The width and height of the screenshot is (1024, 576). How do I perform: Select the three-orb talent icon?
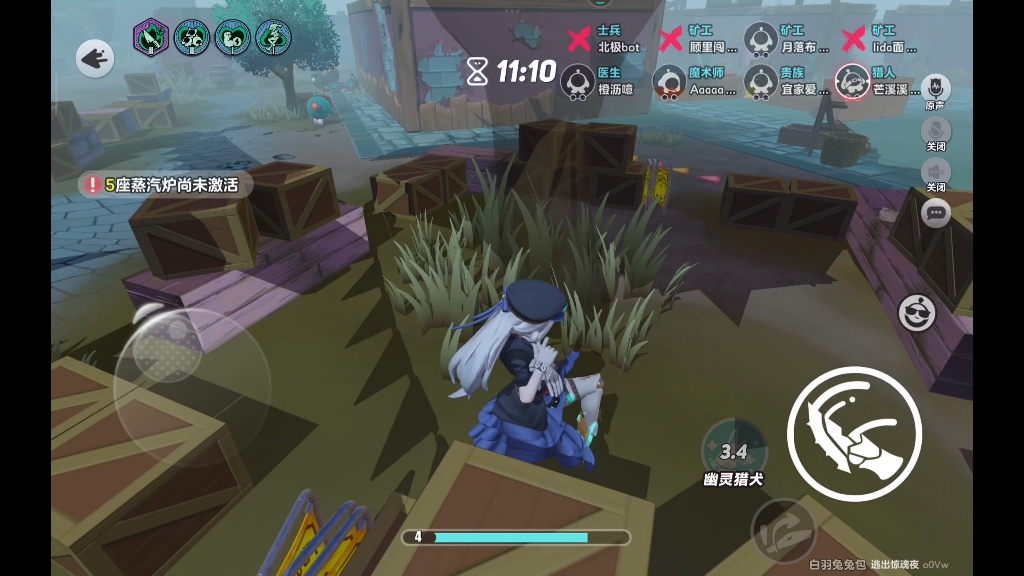tap(192, 39)
